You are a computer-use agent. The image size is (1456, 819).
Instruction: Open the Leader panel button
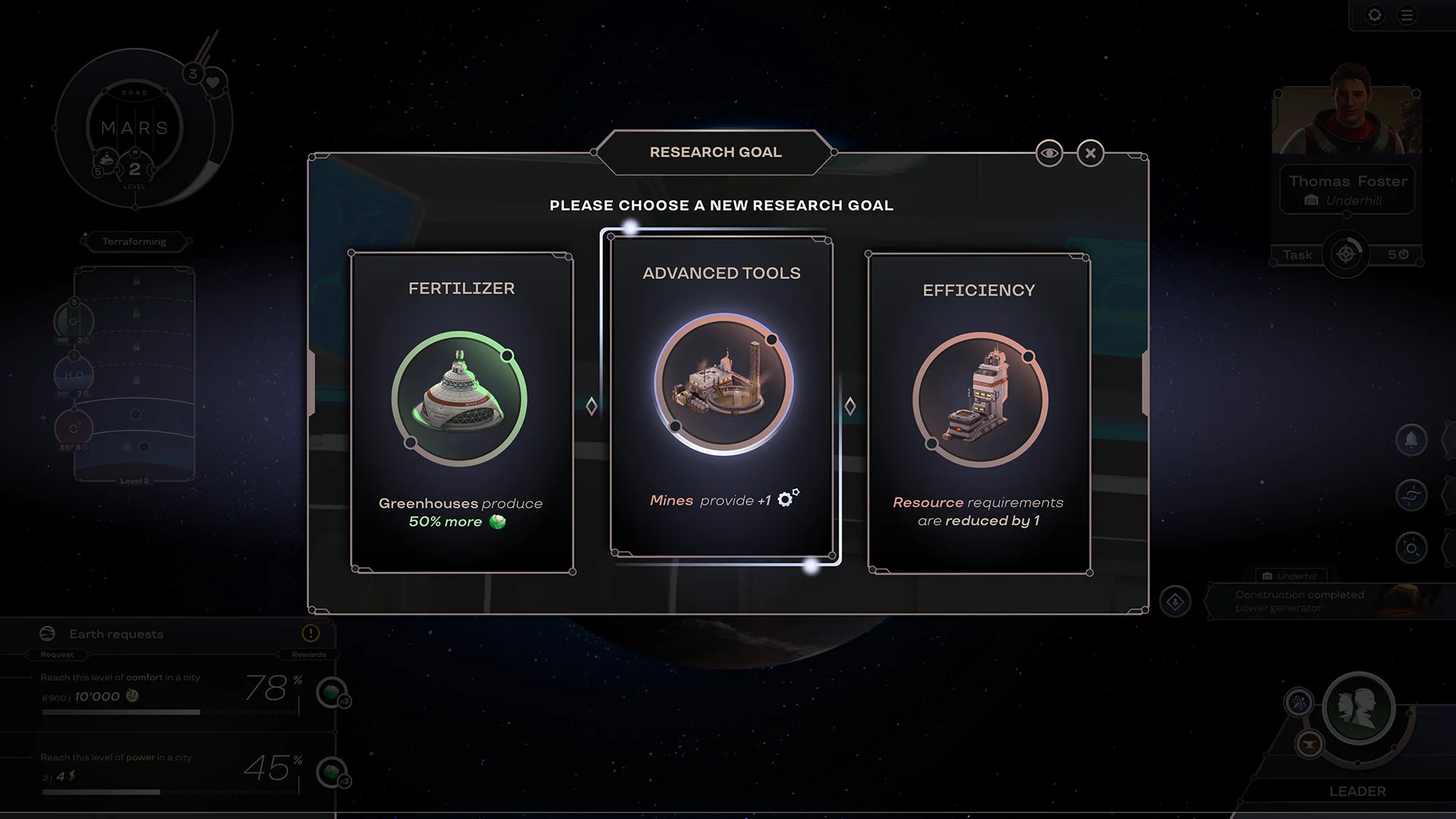tap(1357, 710)
